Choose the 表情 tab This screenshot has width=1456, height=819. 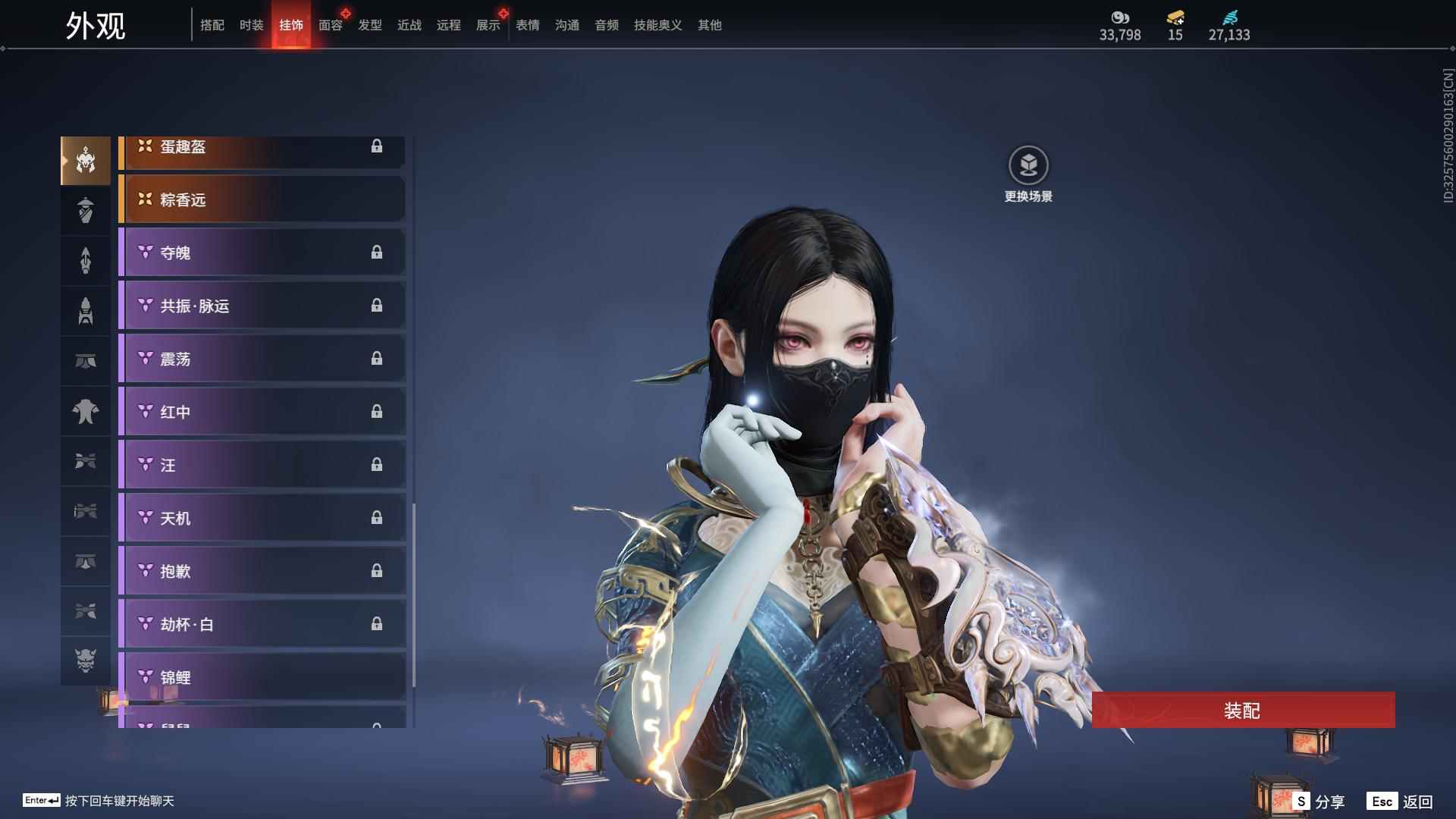(x=527, y=25)
